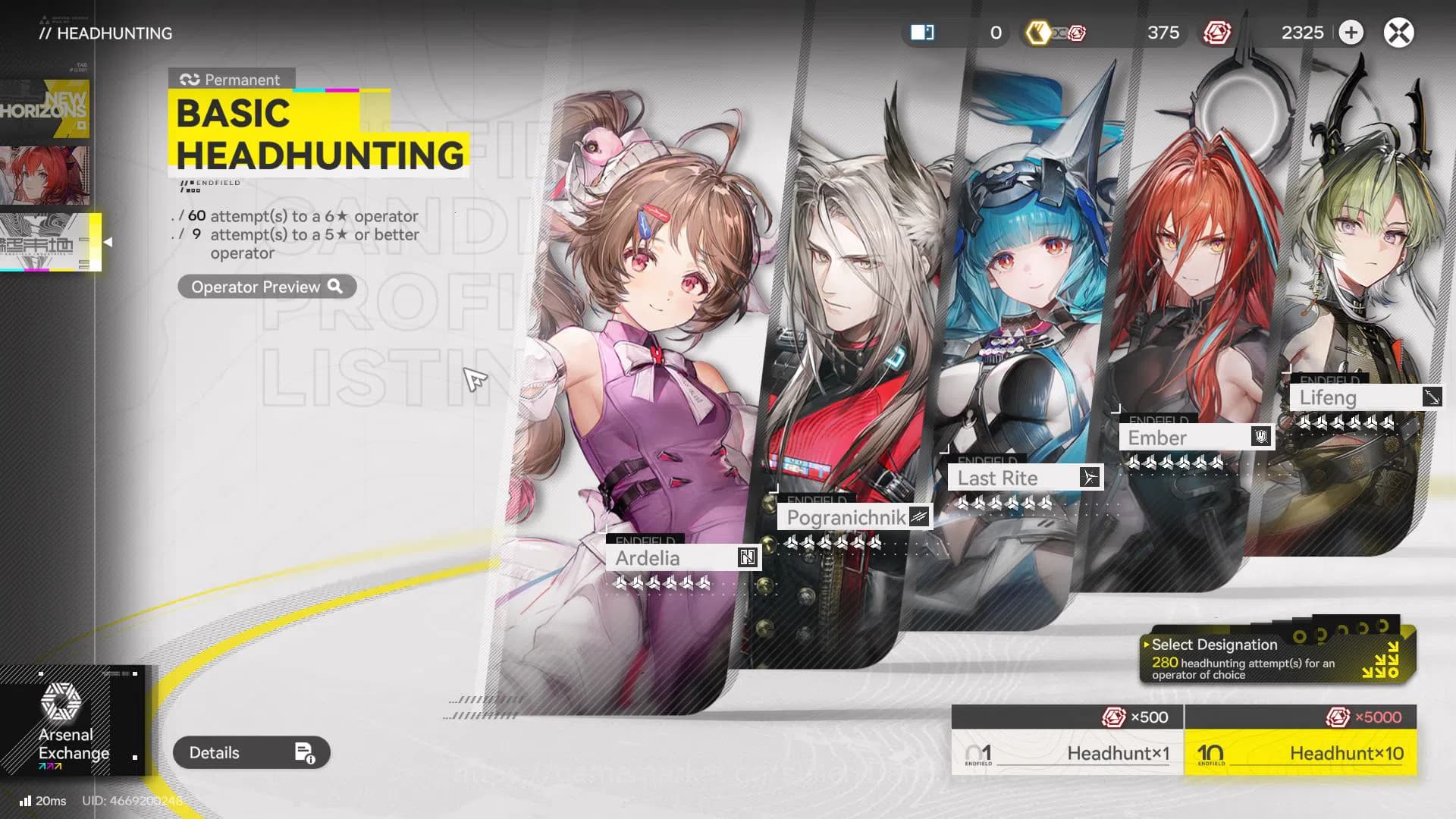Viewport: 1456px width, 819px height.
Task: Click the headhunting permit icon in the top bar
Action: tap(922, 33)
